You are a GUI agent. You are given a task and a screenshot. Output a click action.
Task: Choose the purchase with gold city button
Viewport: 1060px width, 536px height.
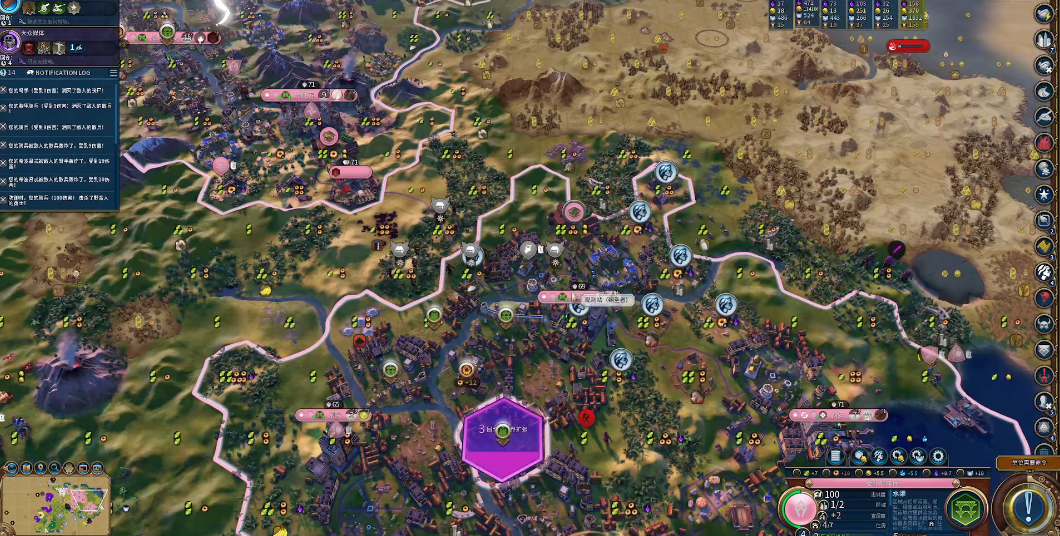pyautogui.click(x=860, y=456)
